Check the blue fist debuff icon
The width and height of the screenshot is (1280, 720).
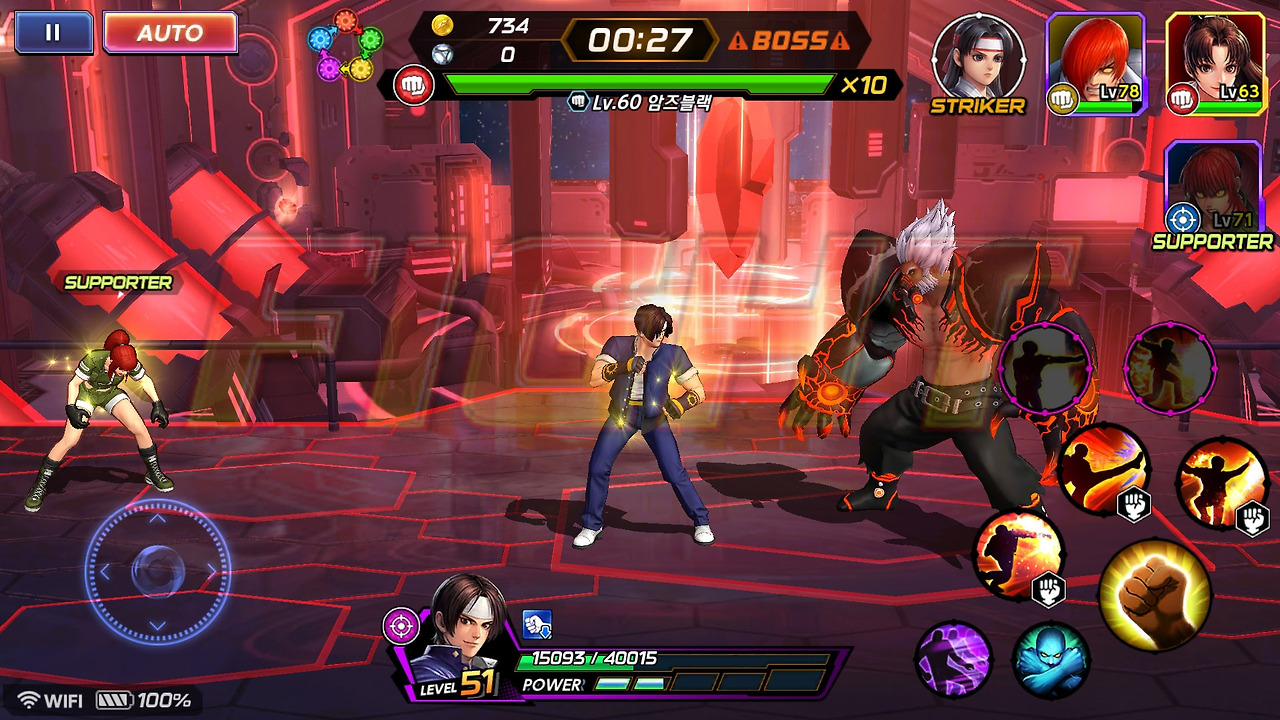pyautogui.click(x=537, y=625)
